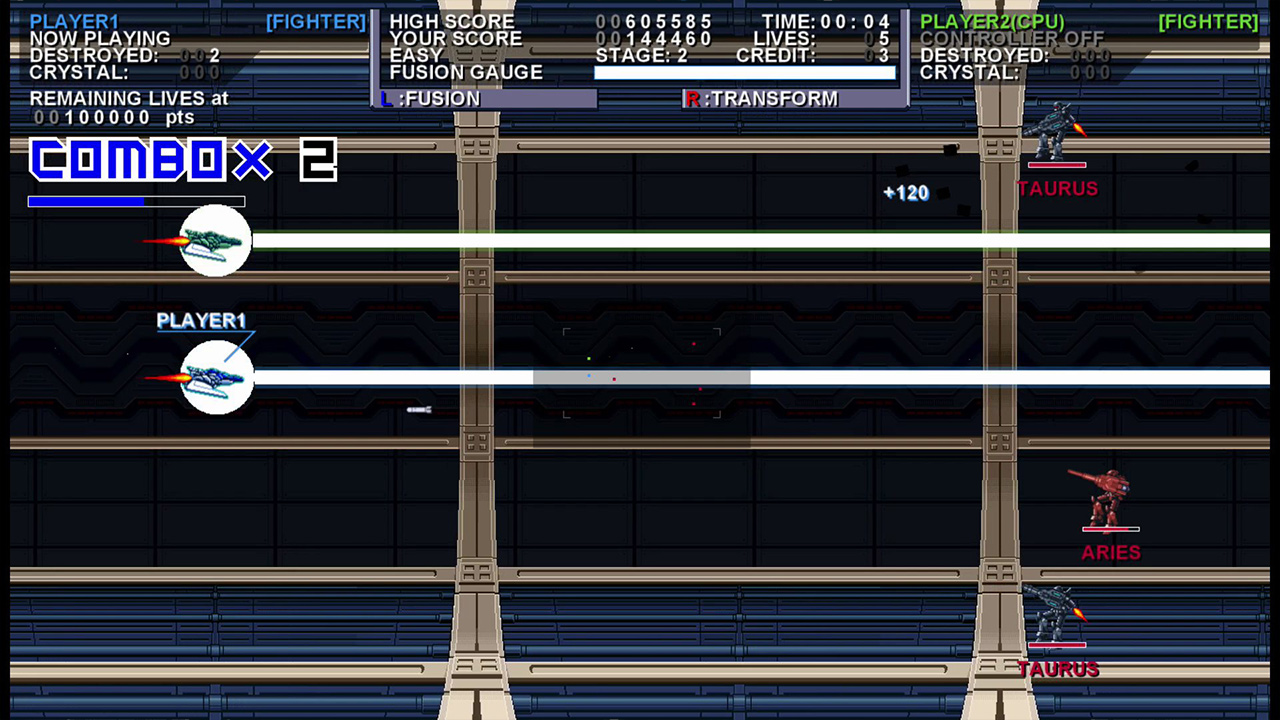1280x720 pixels.
Task: Open the PLAYER2 [FIGHTER] mode selector
Action: pos(1210,21)
